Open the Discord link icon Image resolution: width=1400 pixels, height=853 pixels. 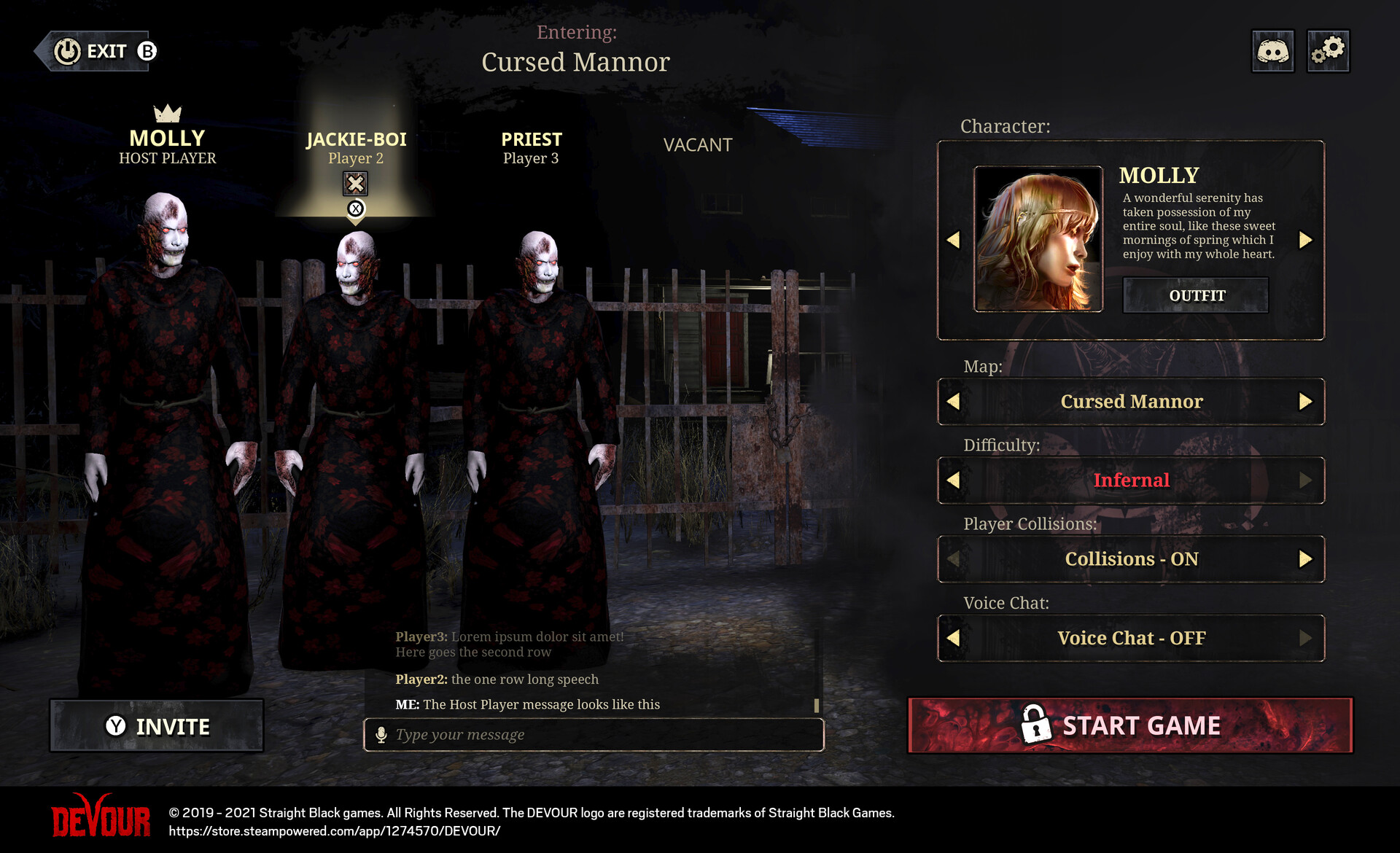pyautogui.click(x=1272, y=51)
